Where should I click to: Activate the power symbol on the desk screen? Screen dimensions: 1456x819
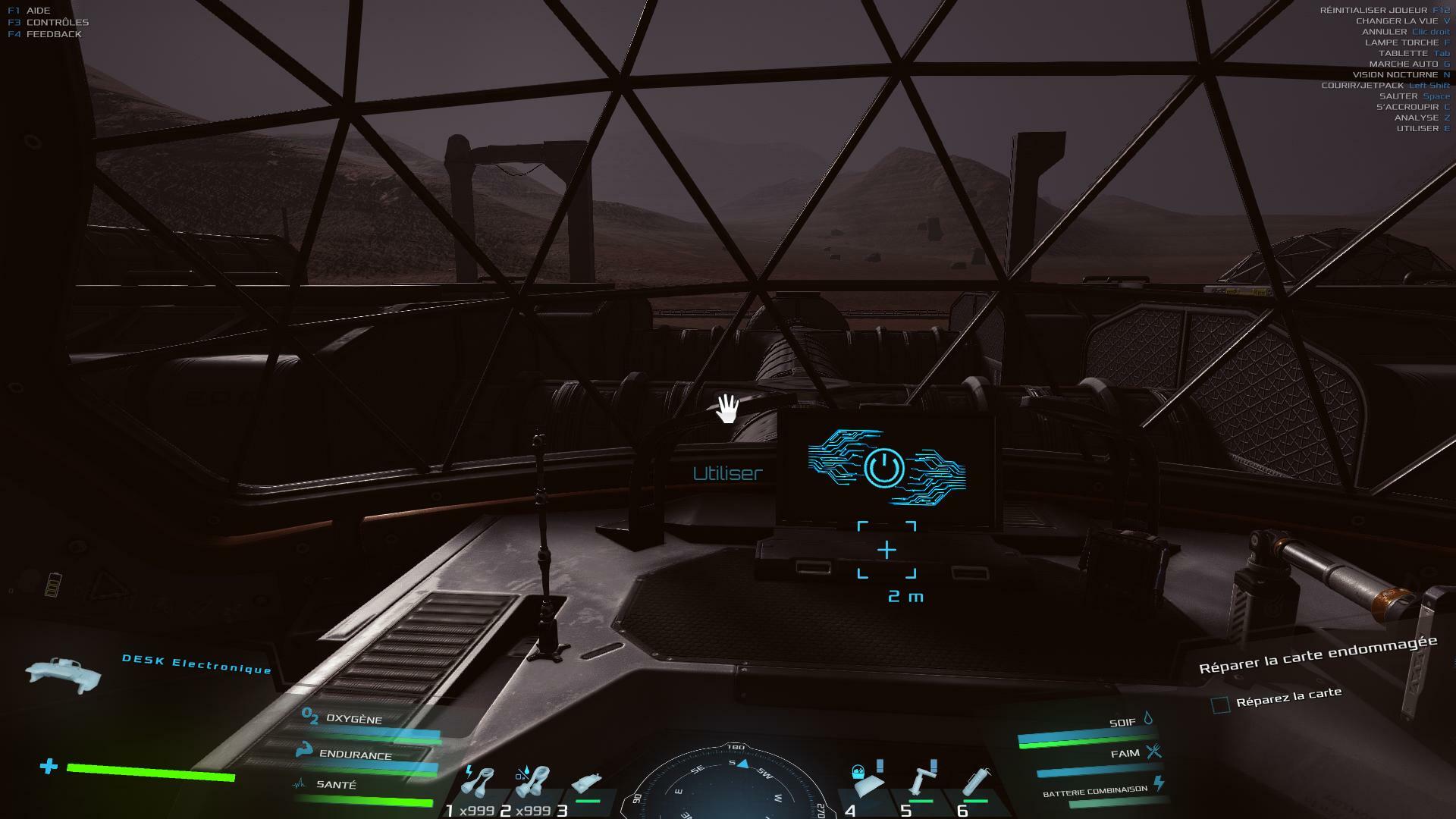point(884,468)
